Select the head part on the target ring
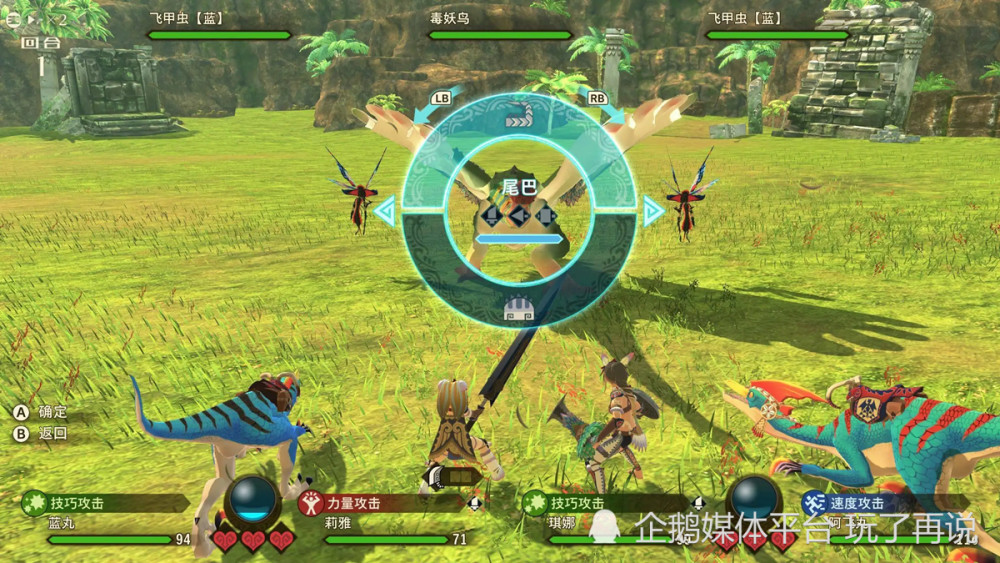 point(518,309)
